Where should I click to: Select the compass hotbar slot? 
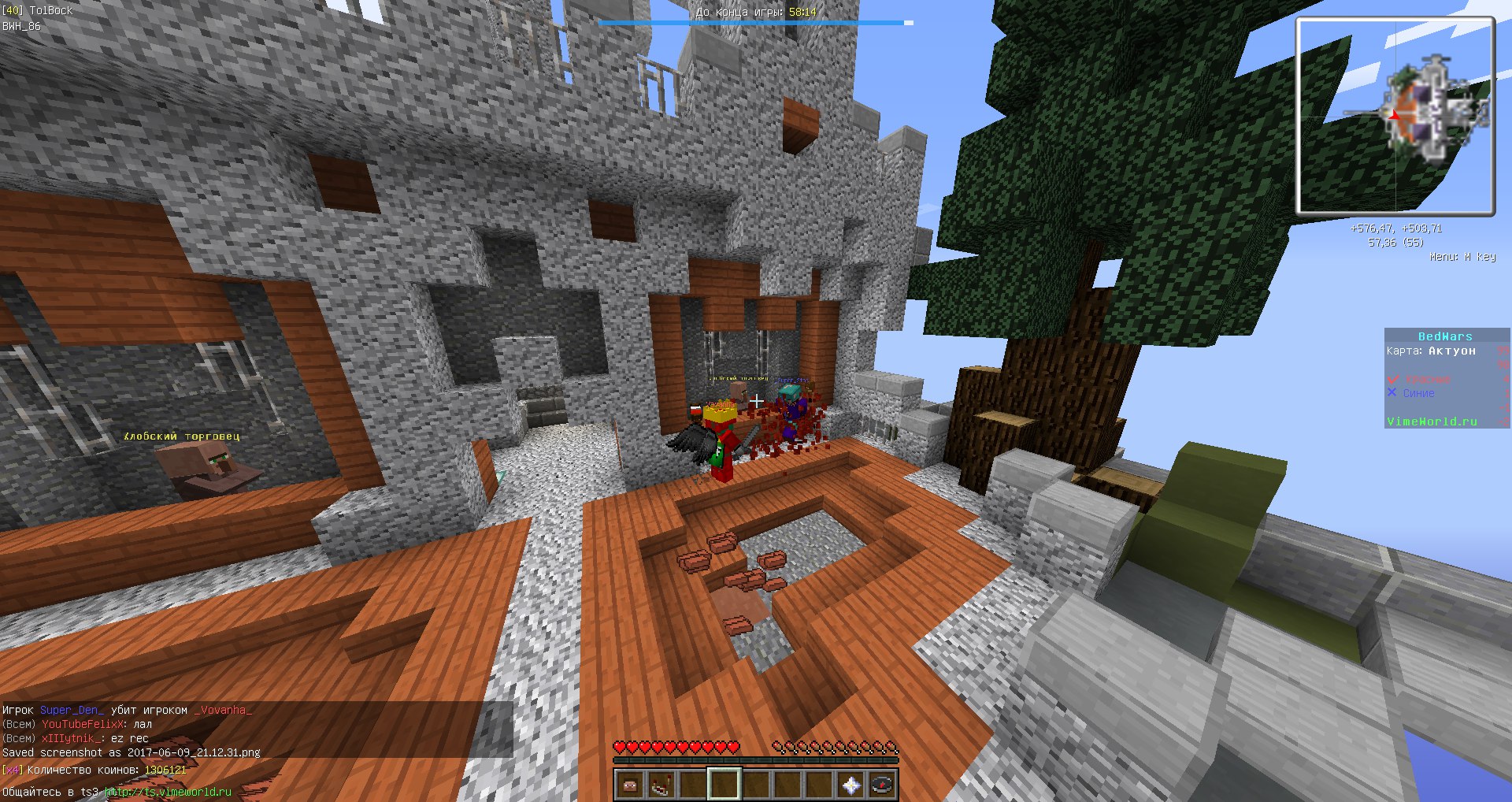click(x=883, y=785)
